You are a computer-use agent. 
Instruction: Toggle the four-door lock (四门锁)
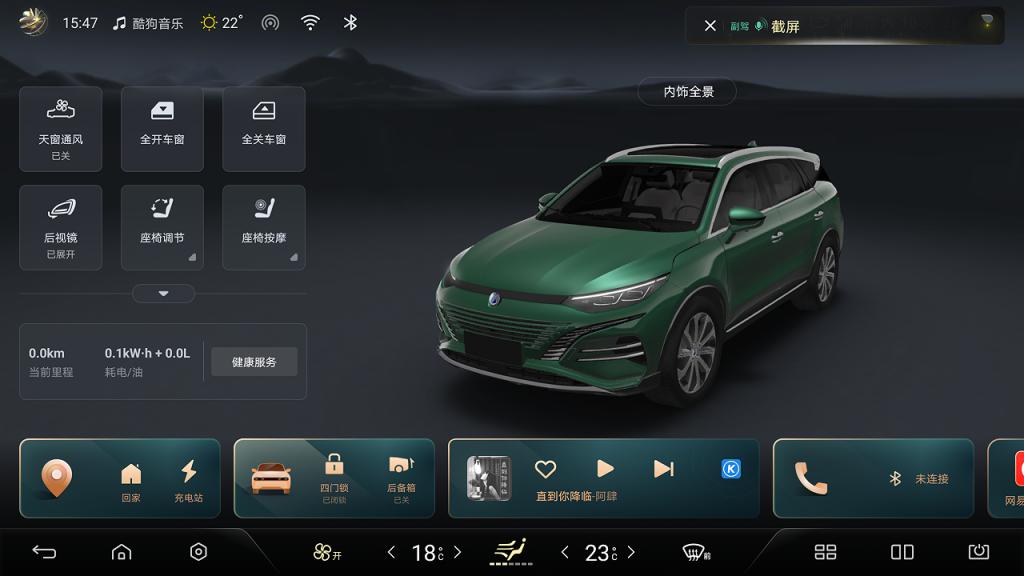(334, 475)
